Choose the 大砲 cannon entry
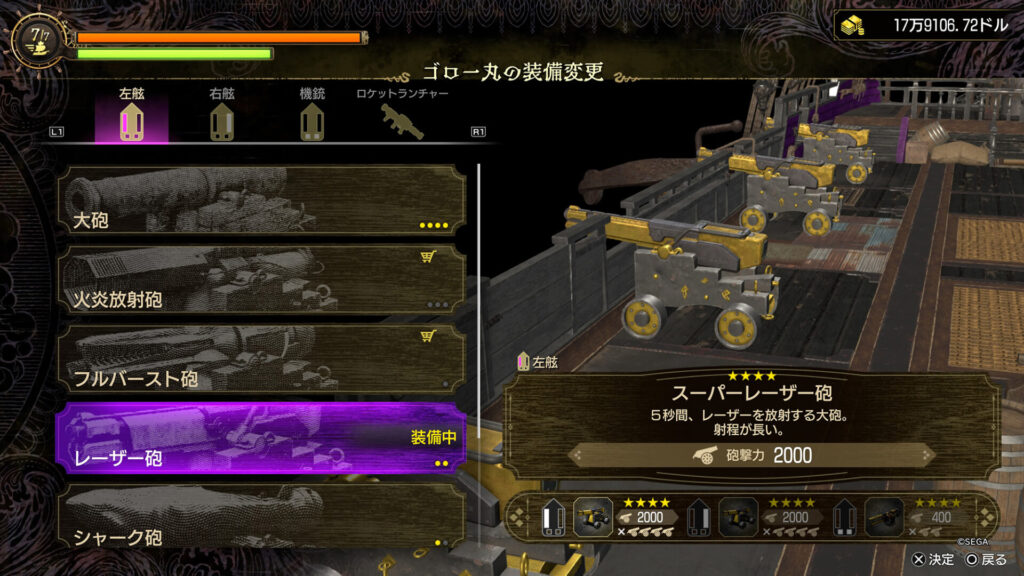The width and height of the screenshot is (1024, 576). (x=261, y=202)
